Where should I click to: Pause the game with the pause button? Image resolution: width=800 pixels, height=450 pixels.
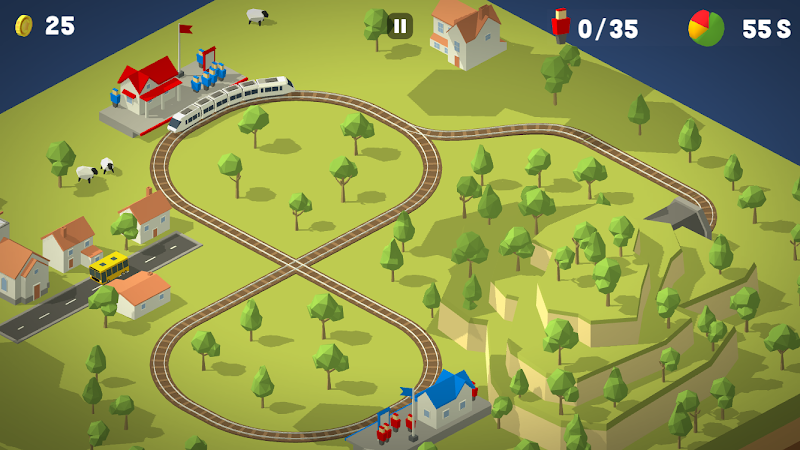[400, 26]
